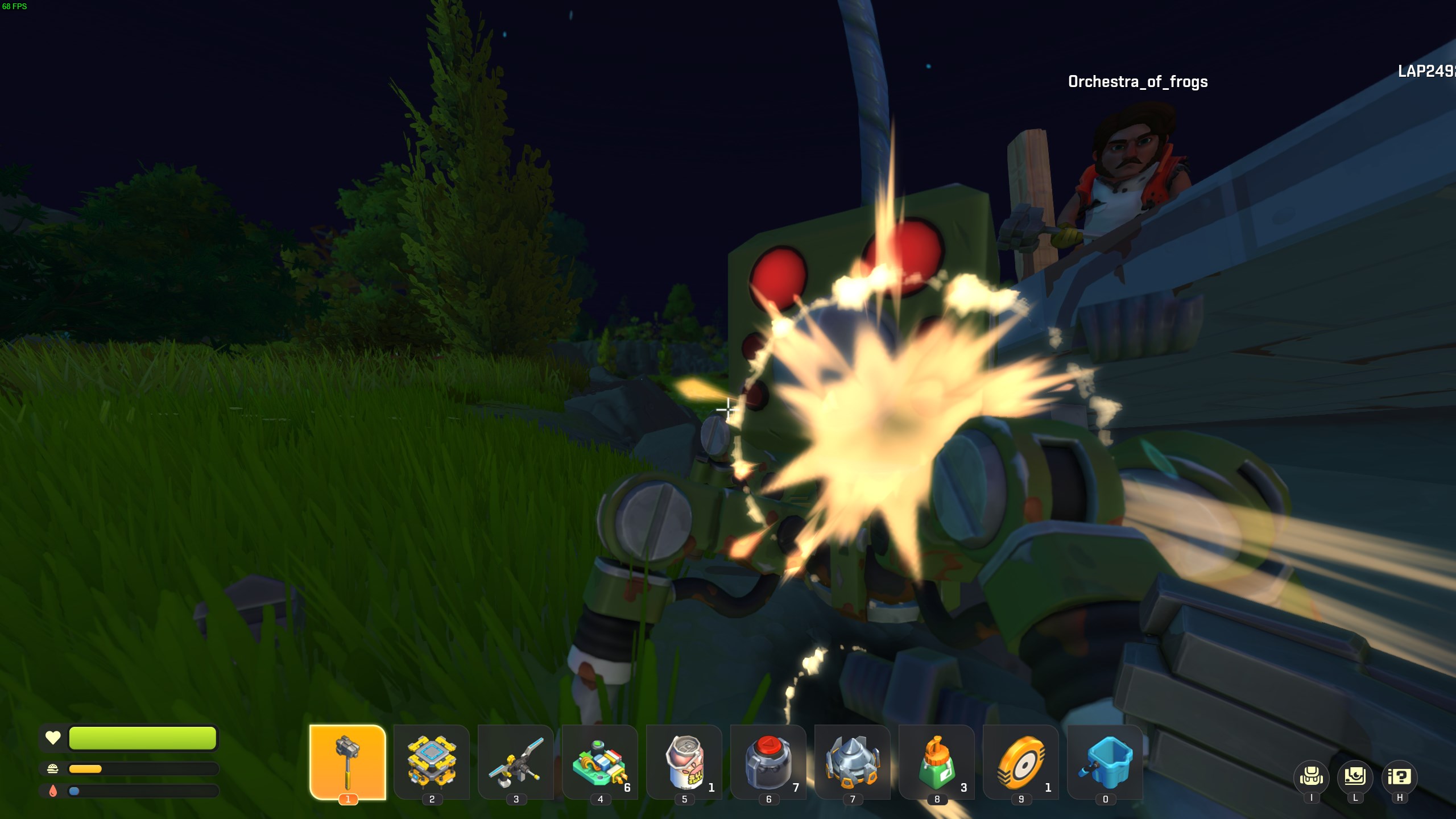The height and width of the screenshot is (819, 1456).
Task: Open the backpack inventory icon
Action: tap(1311, 777)
